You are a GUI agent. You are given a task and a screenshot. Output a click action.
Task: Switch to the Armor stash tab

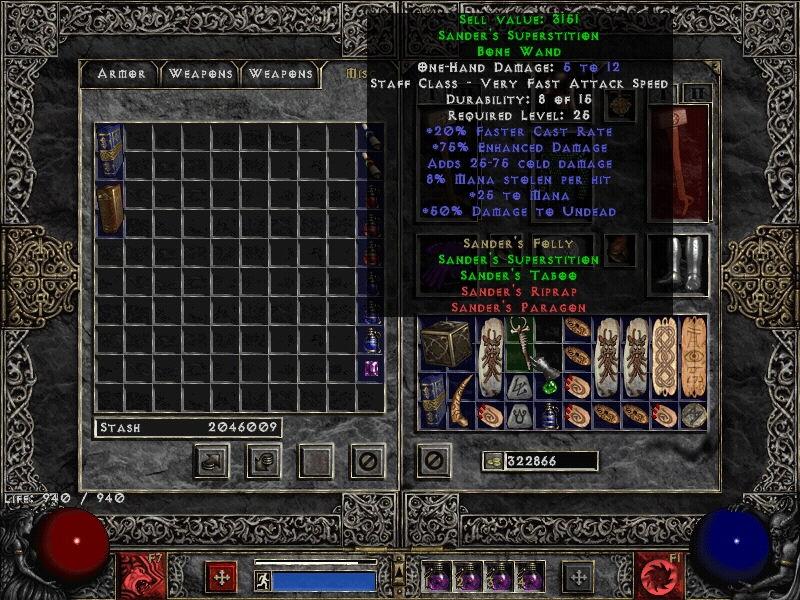pyautogui.click(x=122, y=74)
